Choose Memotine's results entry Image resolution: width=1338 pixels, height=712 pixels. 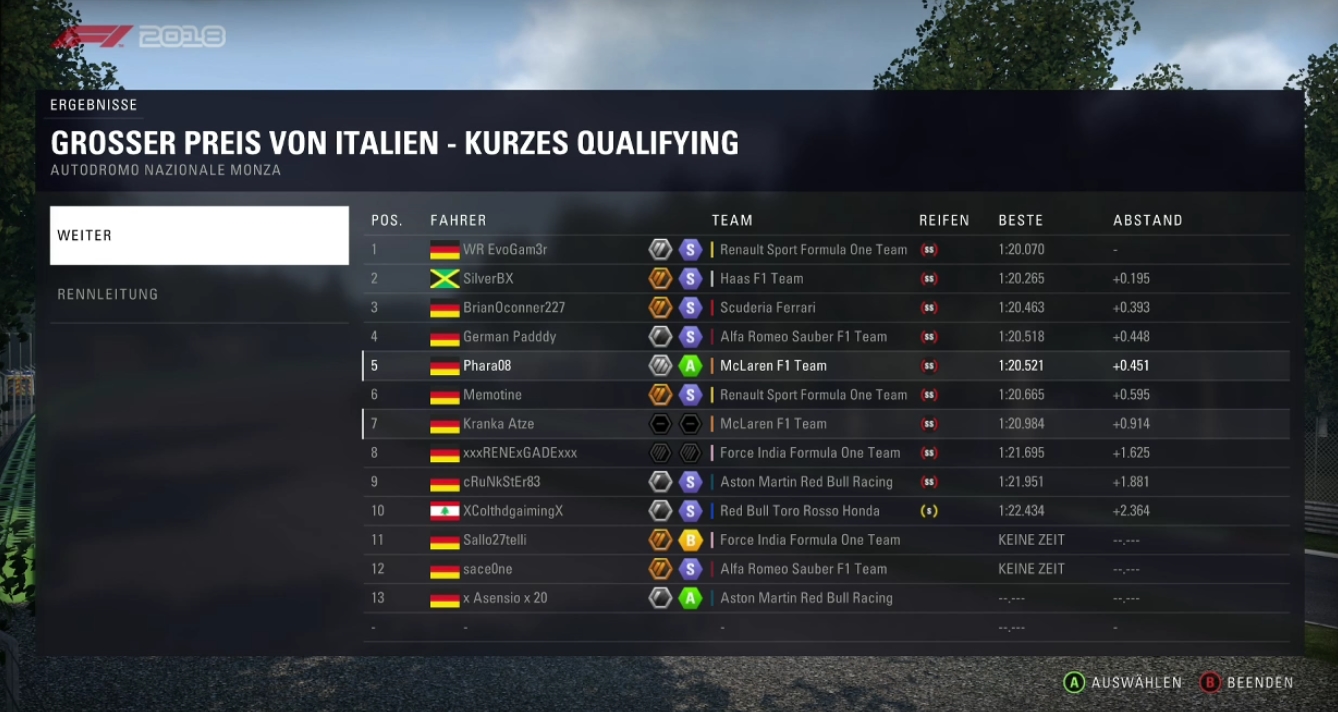[x=492, y=395]
